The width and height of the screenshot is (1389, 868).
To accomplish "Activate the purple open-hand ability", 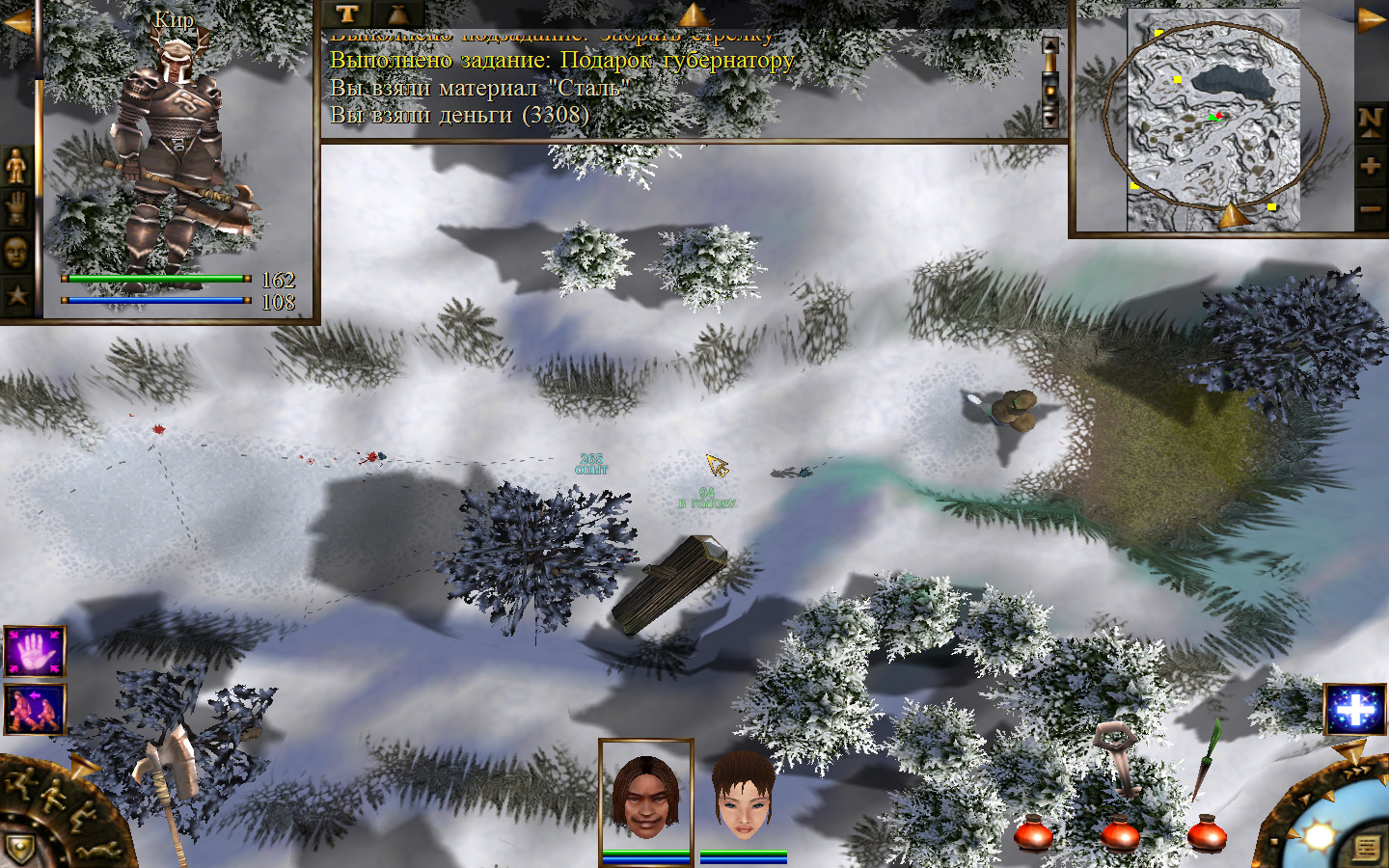I will [x=35, y=652].
